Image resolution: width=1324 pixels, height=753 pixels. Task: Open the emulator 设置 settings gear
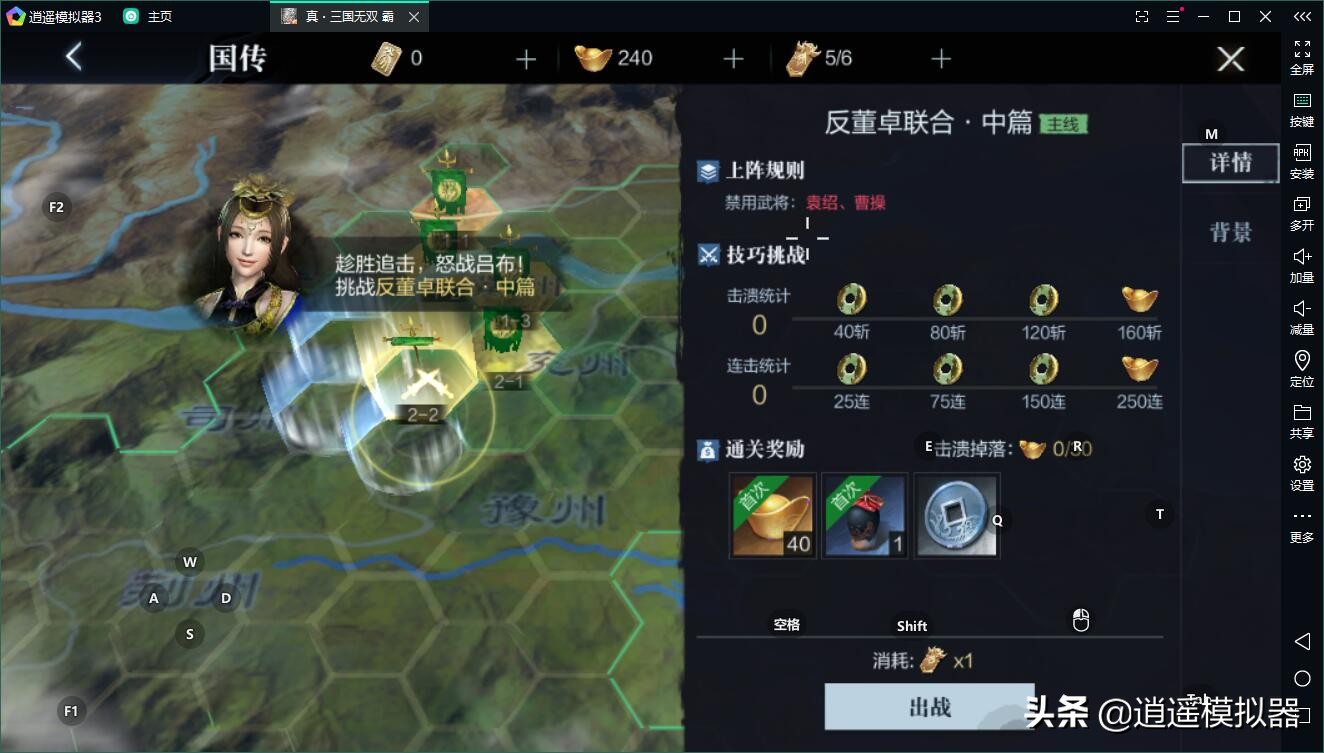pyautogui.click(x=1301, y=472)
